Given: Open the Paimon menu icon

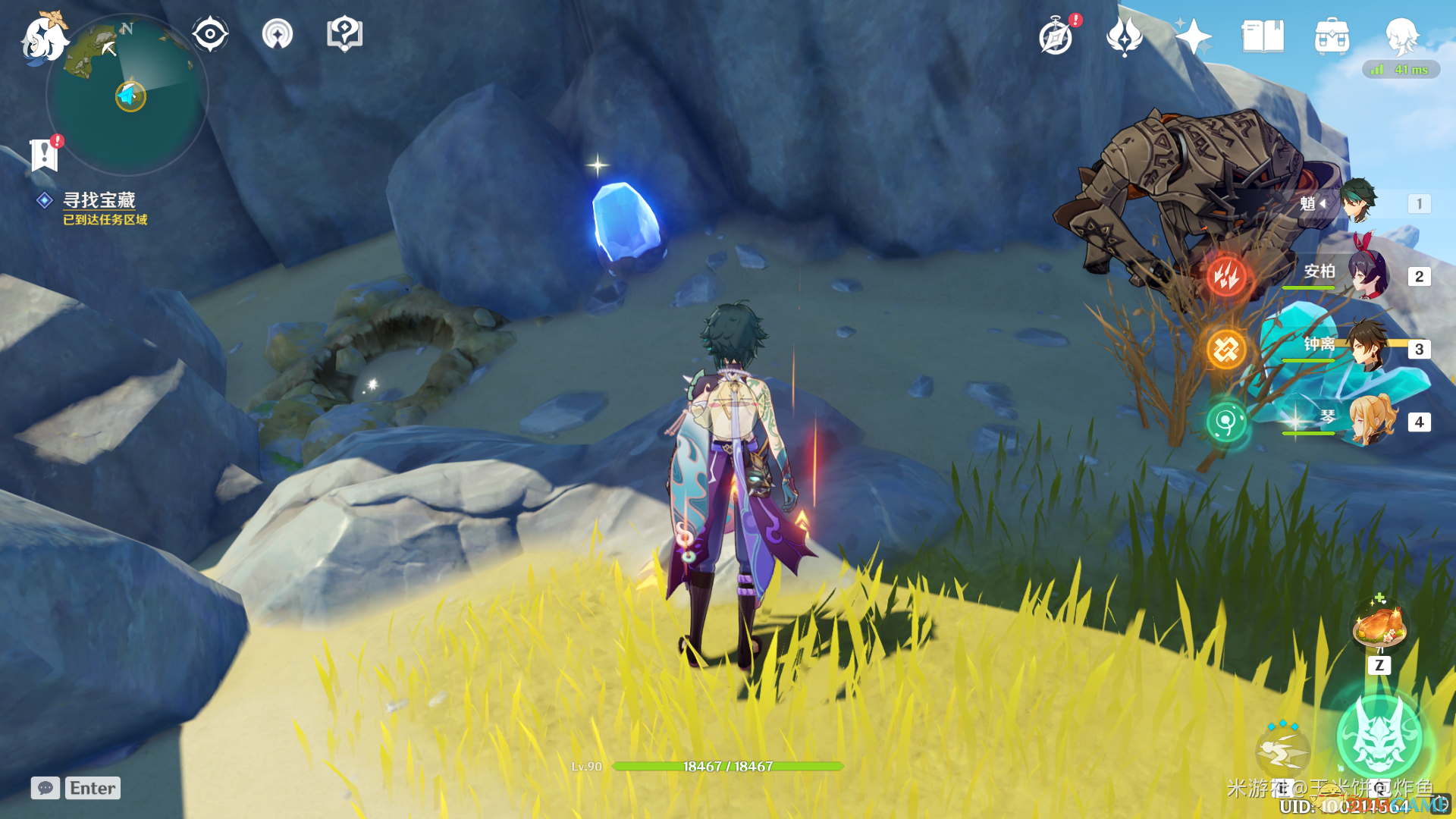Looking at the screenshot, I should click(43, 38).
